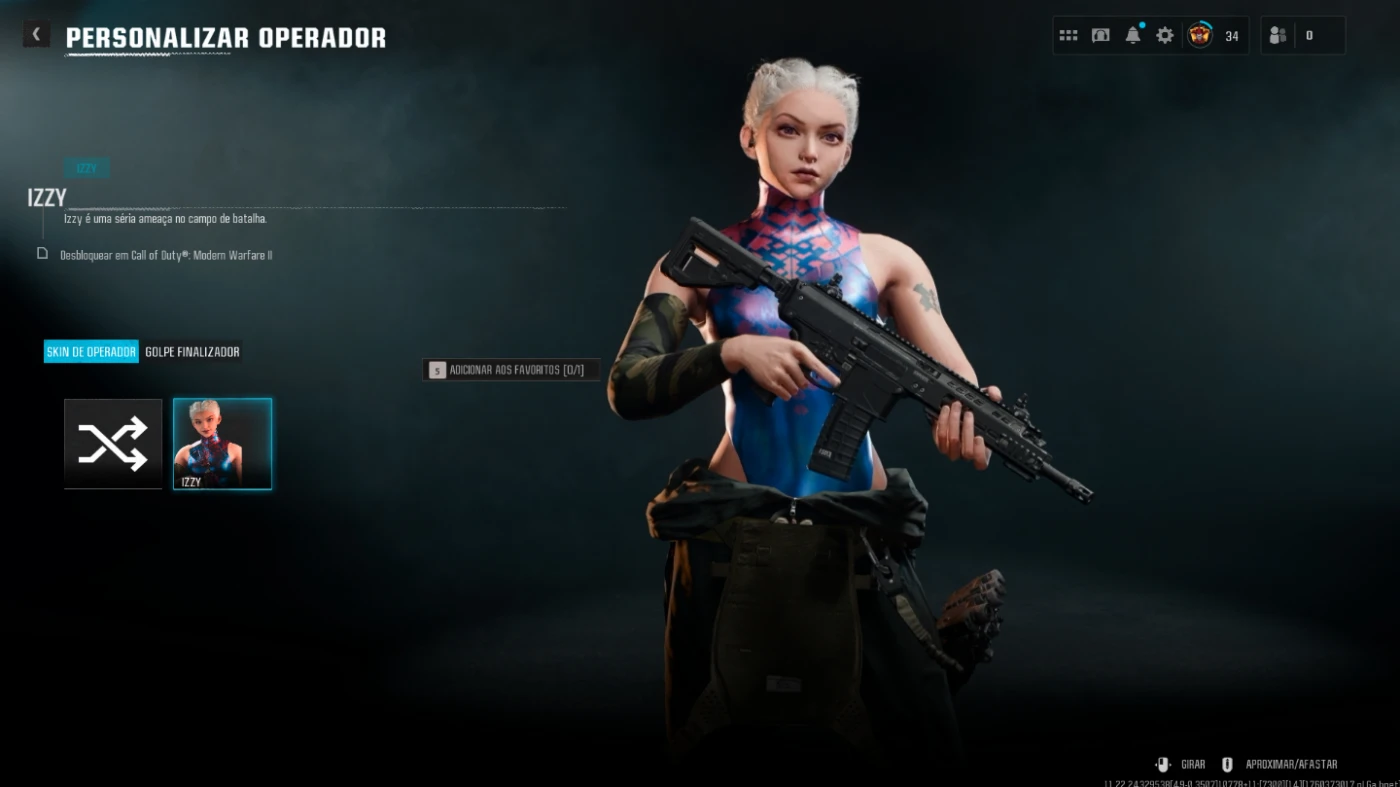This screenshot has height=787, width=1400.
Task: Open the friends party icon
Action: pyautogui.click(x=1278, y=36)
